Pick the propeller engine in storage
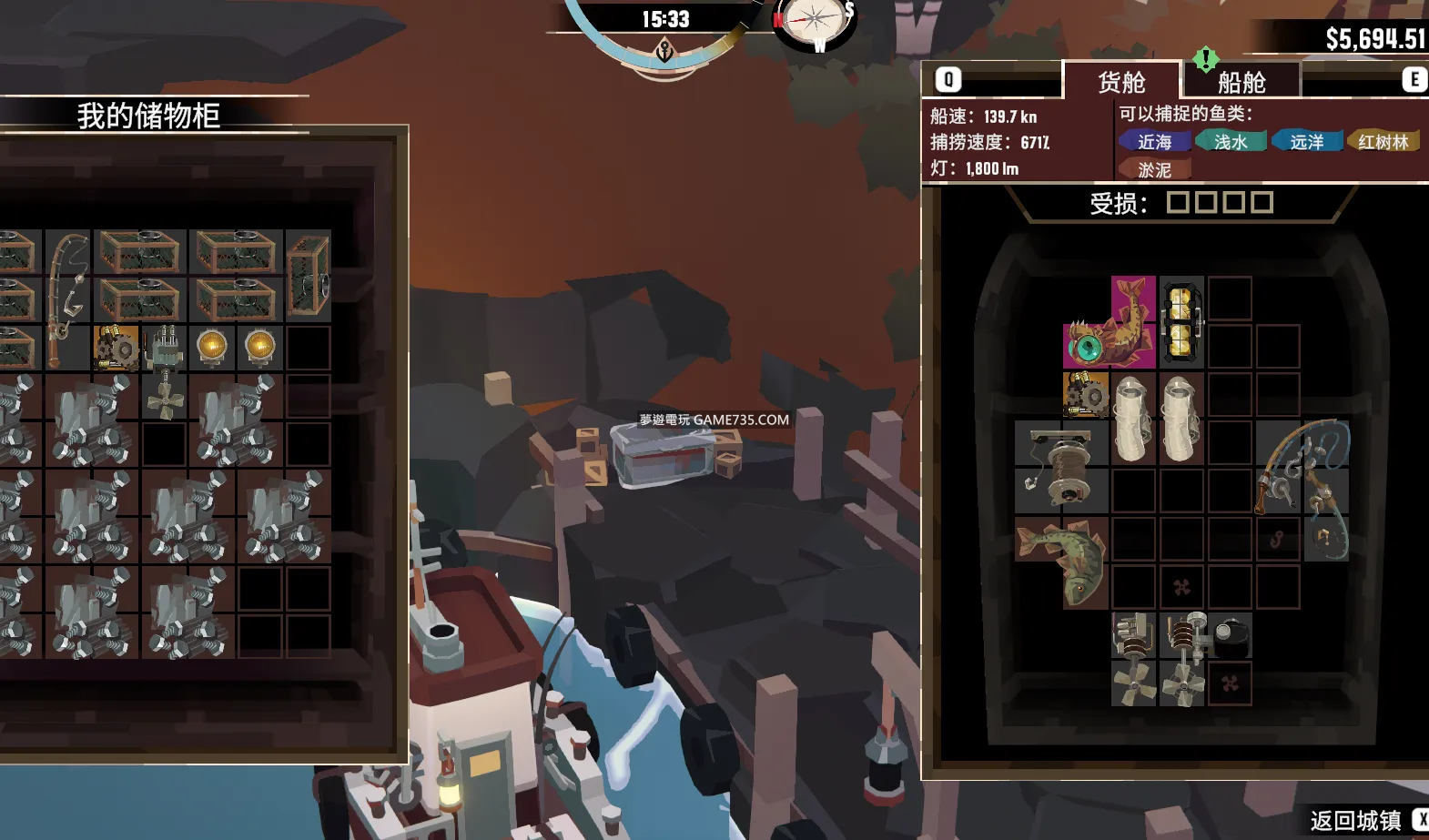This screenshot has height=840, width=1429. [165, 371]
